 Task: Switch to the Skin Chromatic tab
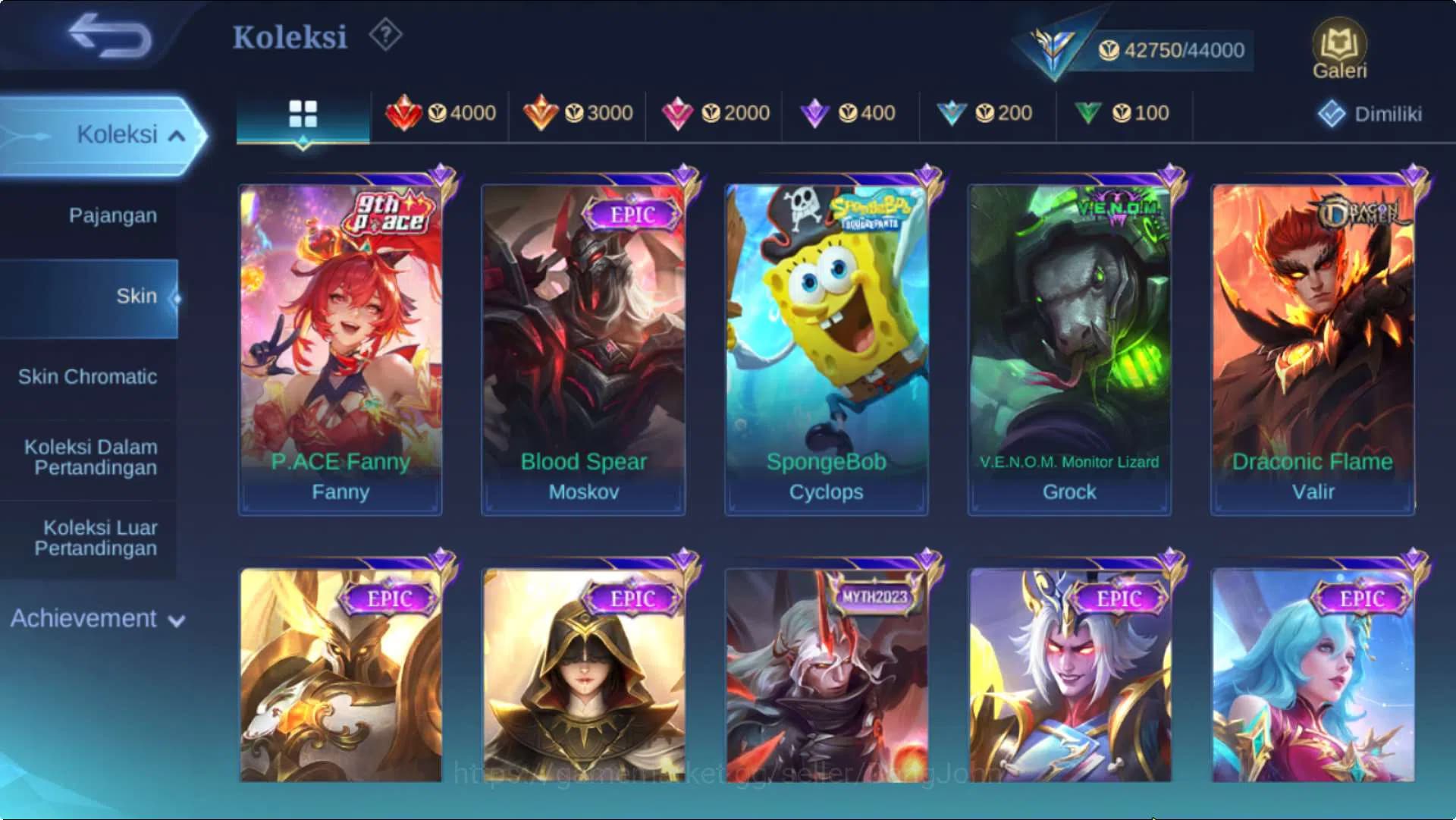tap(89, 377)
